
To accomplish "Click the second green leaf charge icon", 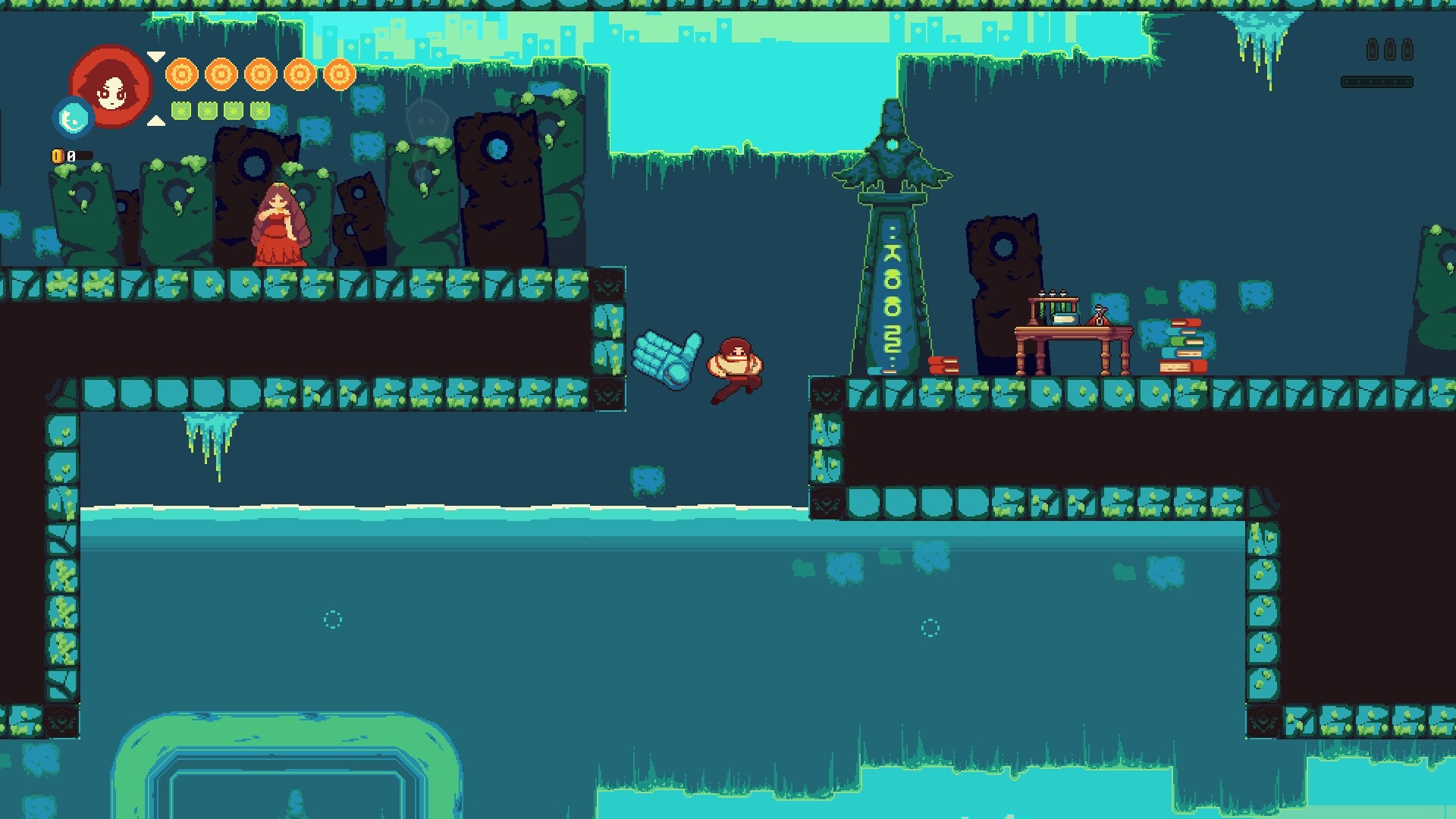I will [x=209, y=111].
